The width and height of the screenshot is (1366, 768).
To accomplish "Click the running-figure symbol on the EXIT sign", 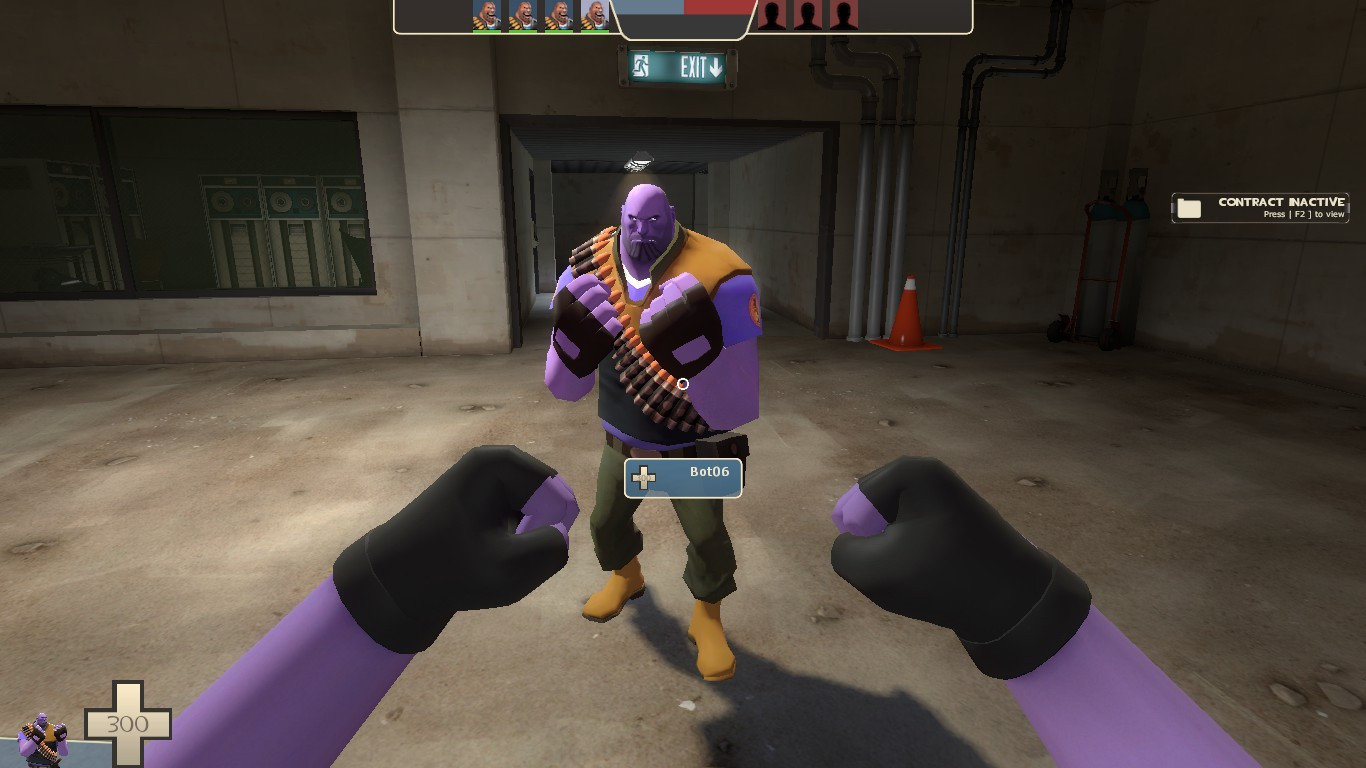I will click(640, 66).
